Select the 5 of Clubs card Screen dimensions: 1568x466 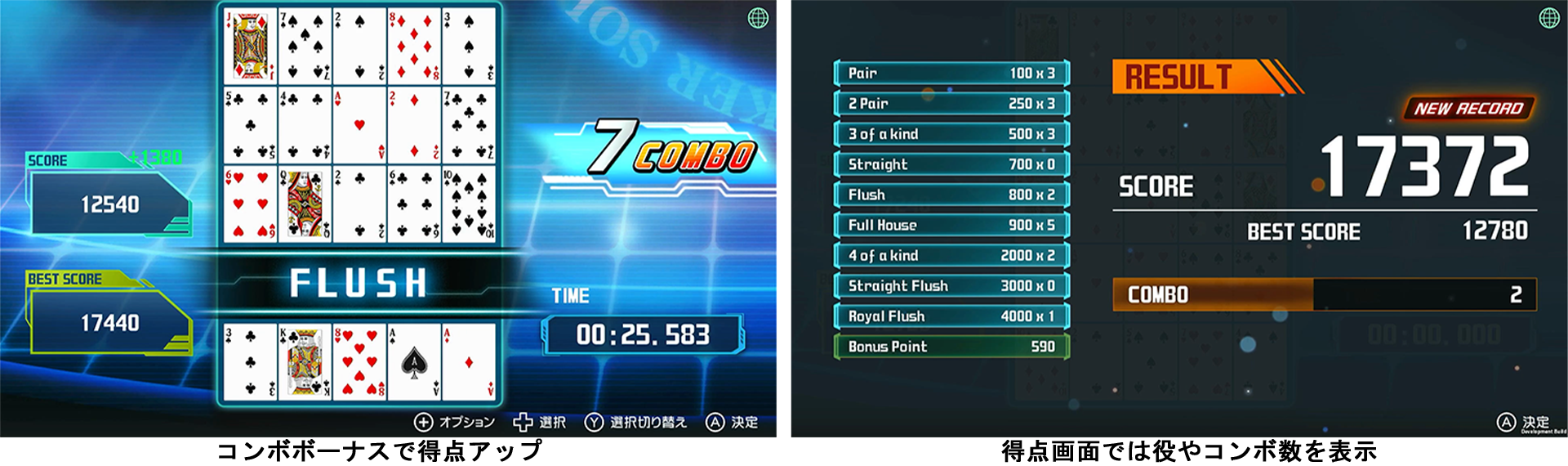(250, 125)
